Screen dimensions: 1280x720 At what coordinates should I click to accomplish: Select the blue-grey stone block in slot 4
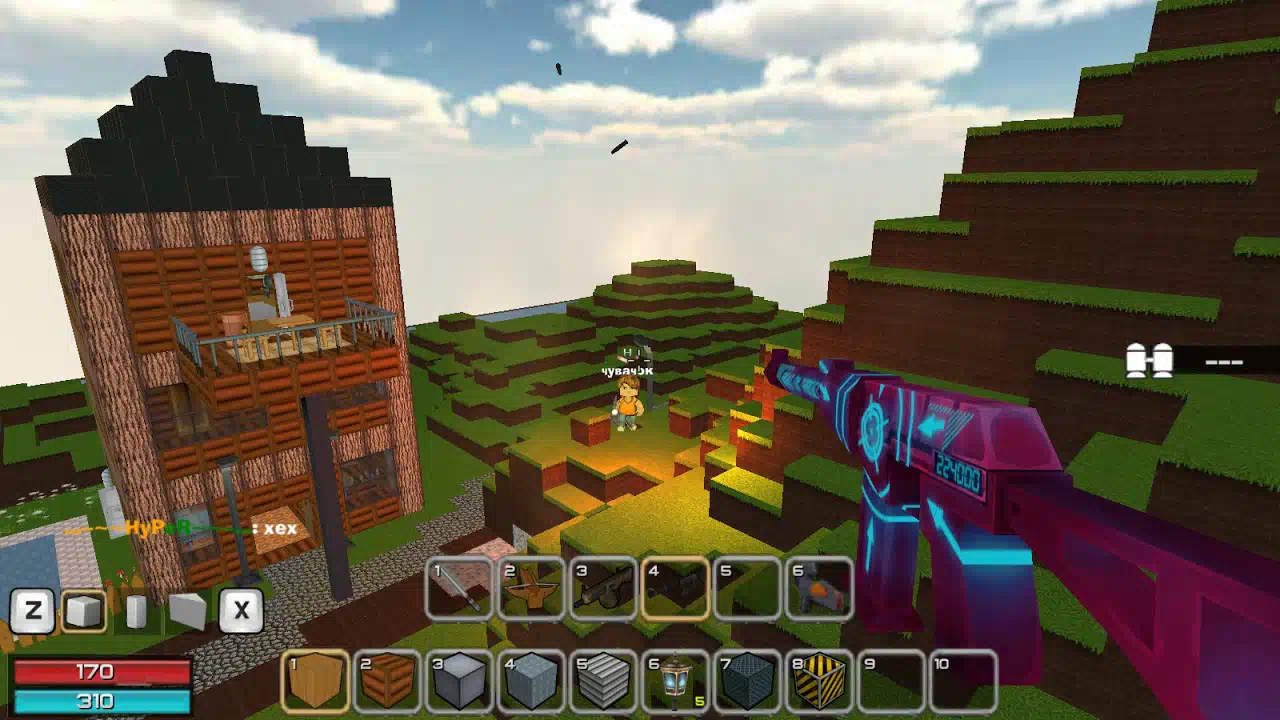(531, 682)
